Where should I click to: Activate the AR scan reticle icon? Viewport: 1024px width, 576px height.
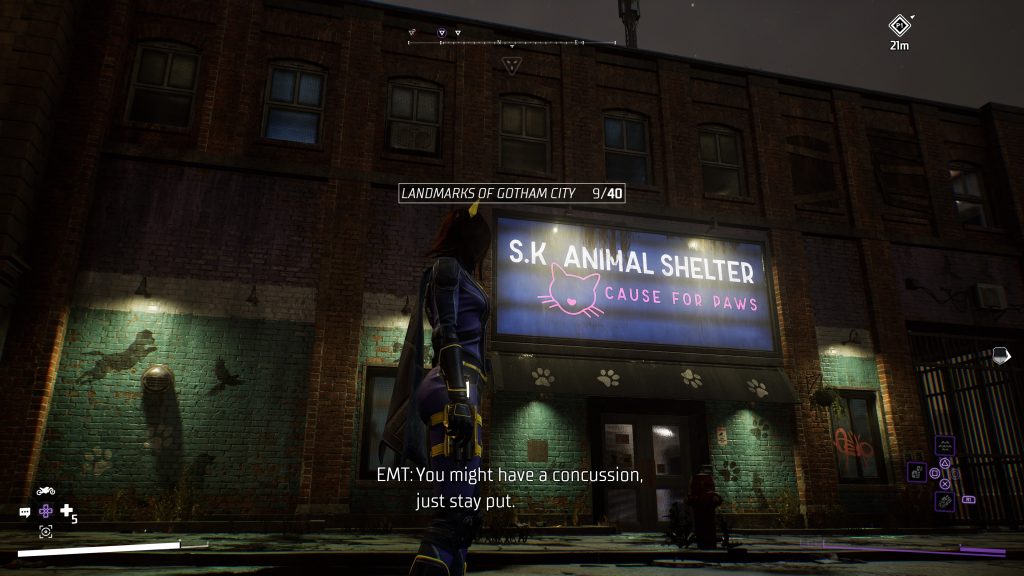click(46, 531)
